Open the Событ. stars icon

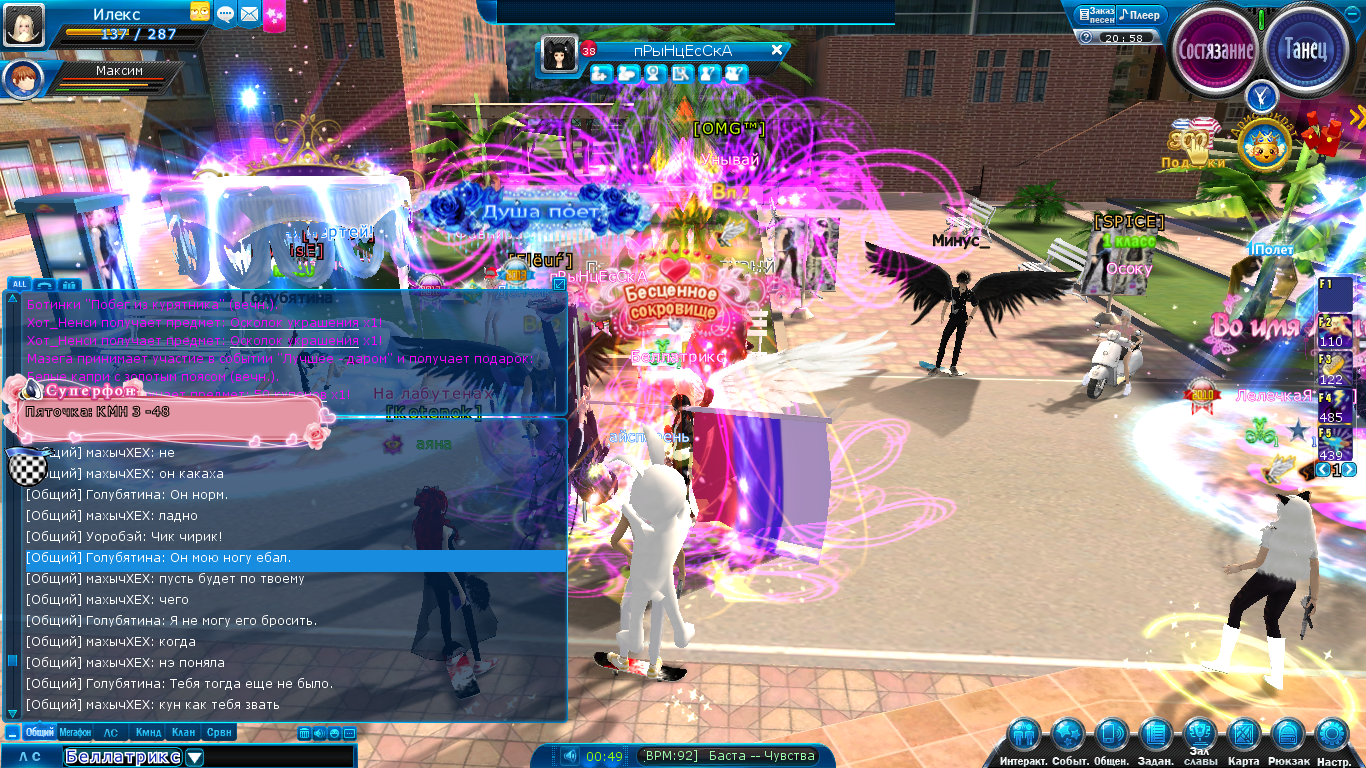1068,736
